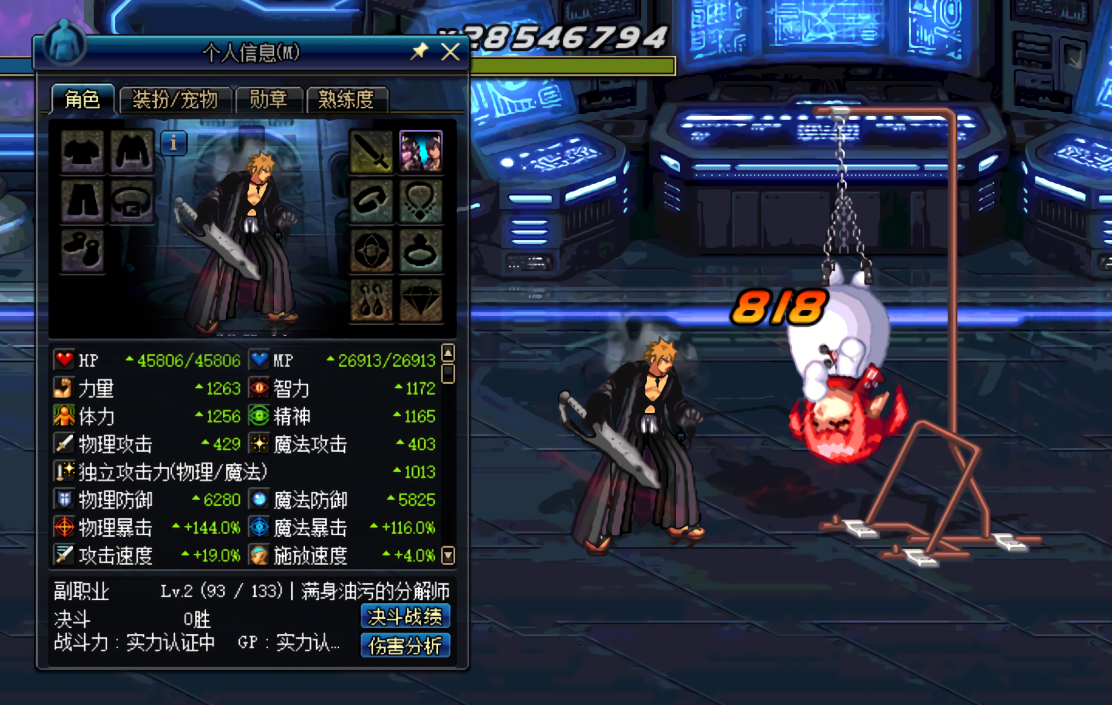Open 伤害分析 damage analysis
Viewport: 1112px width, 705px height.
[x=405, y=646]
